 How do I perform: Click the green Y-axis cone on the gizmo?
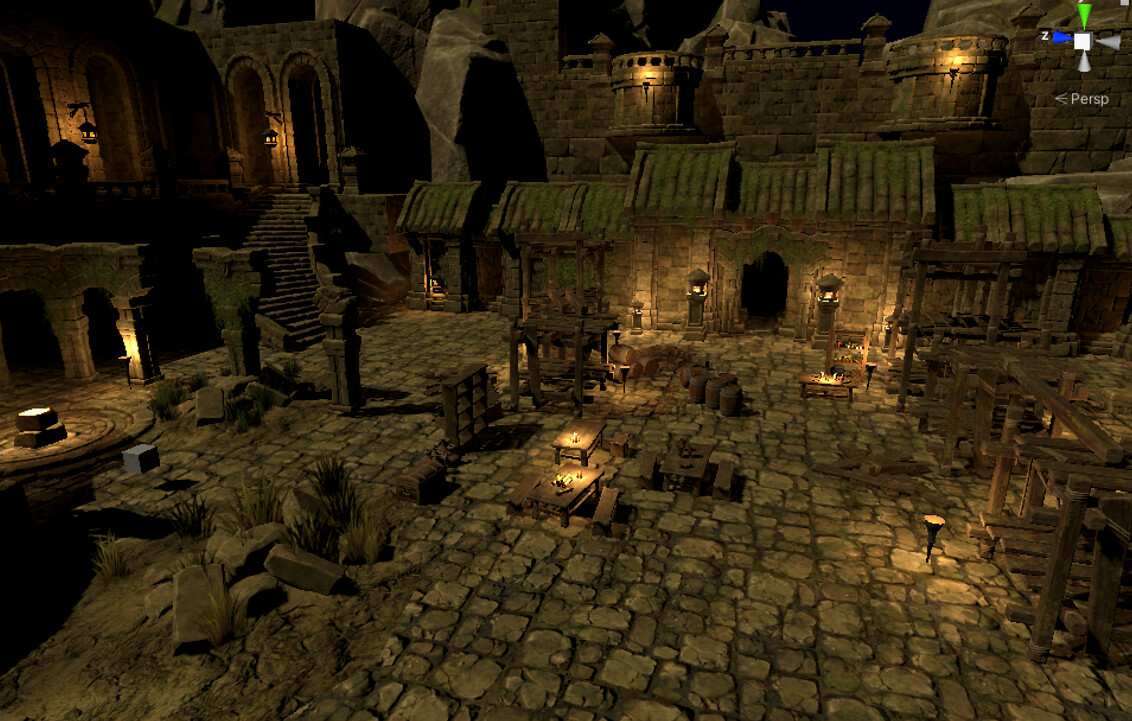tap(1084, 16)
